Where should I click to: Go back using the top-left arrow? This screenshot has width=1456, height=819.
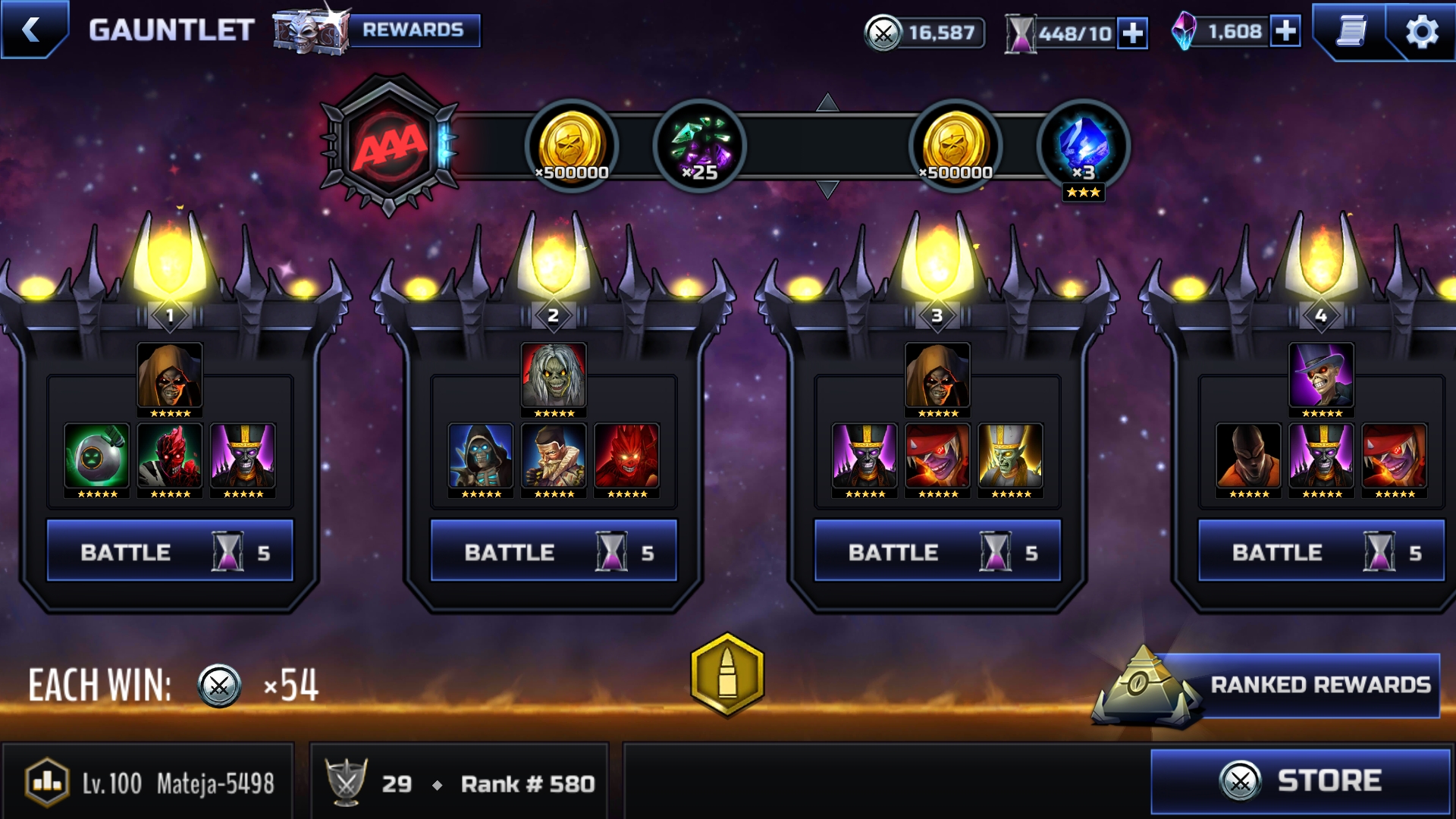[x=32, y=30]
